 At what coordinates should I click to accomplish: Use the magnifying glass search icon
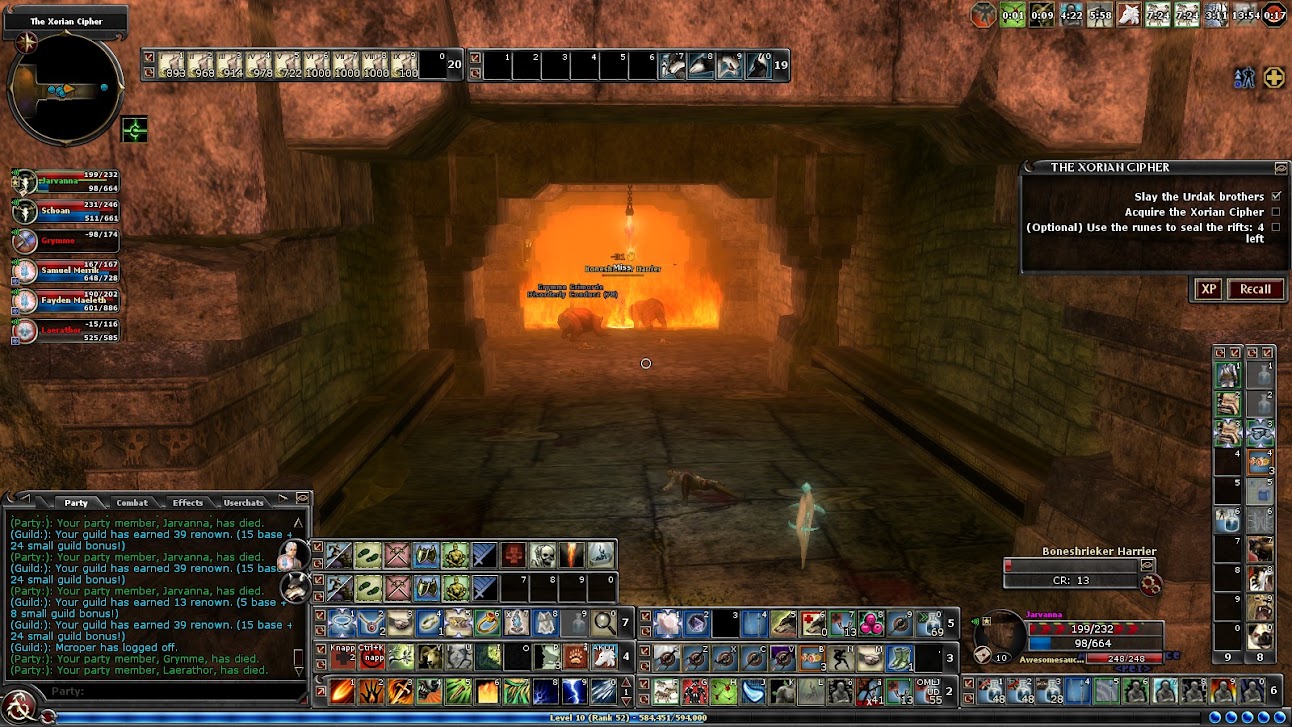pos(604,623)
